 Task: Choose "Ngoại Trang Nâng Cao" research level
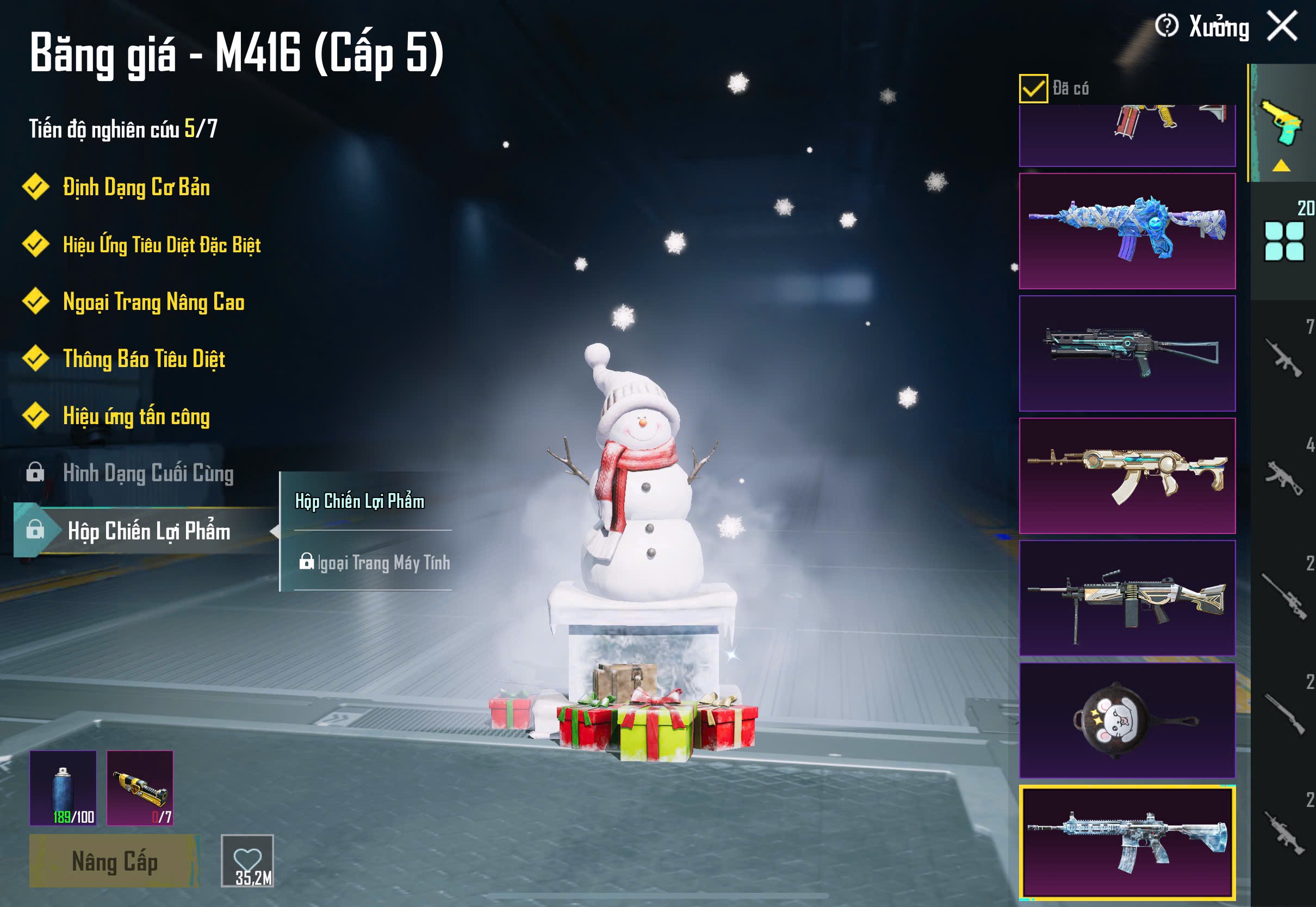[x=153, y=302]
